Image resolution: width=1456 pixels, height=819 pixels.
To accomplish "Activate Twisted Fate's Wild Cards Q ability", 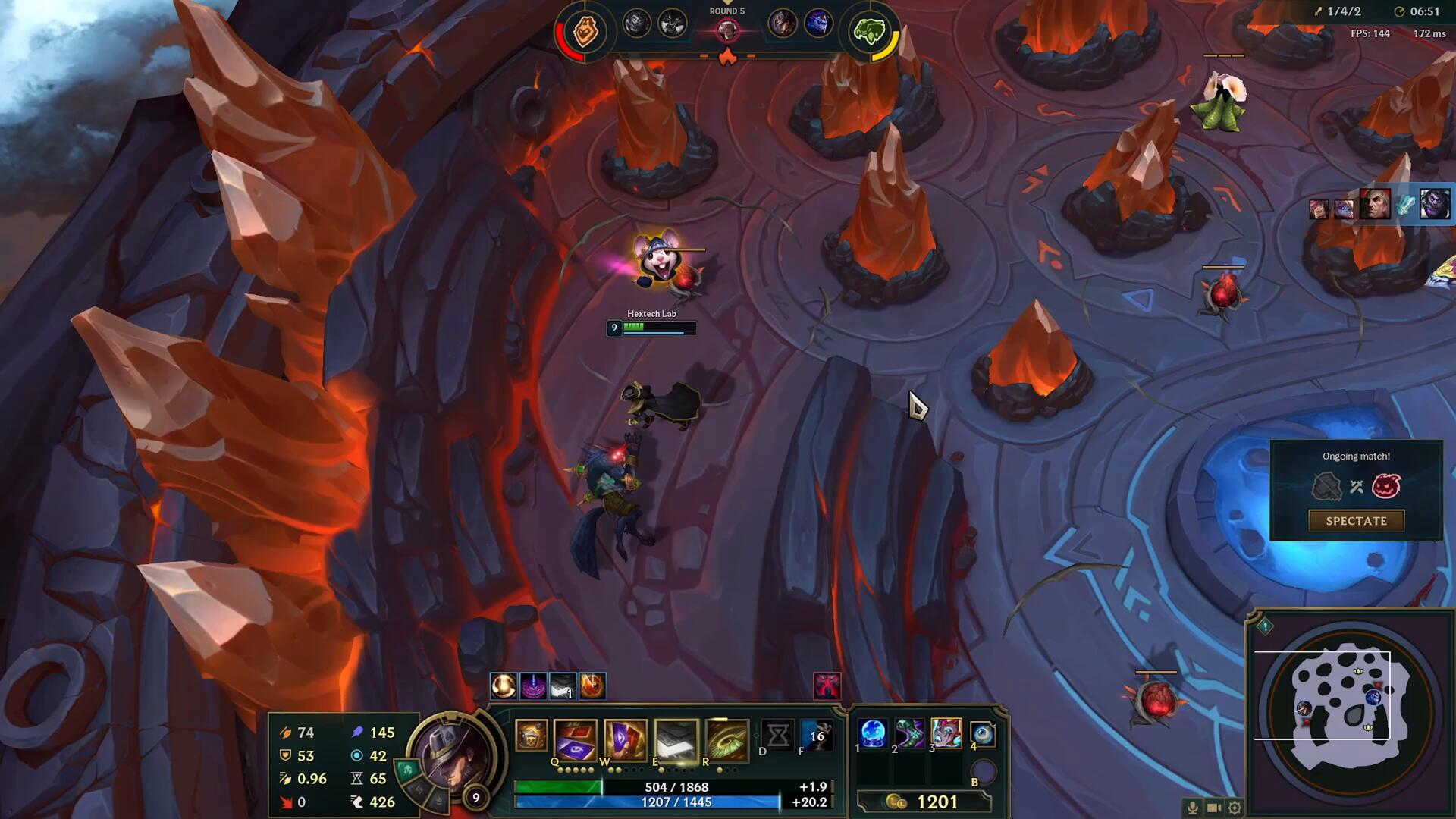I will [576, 739].
